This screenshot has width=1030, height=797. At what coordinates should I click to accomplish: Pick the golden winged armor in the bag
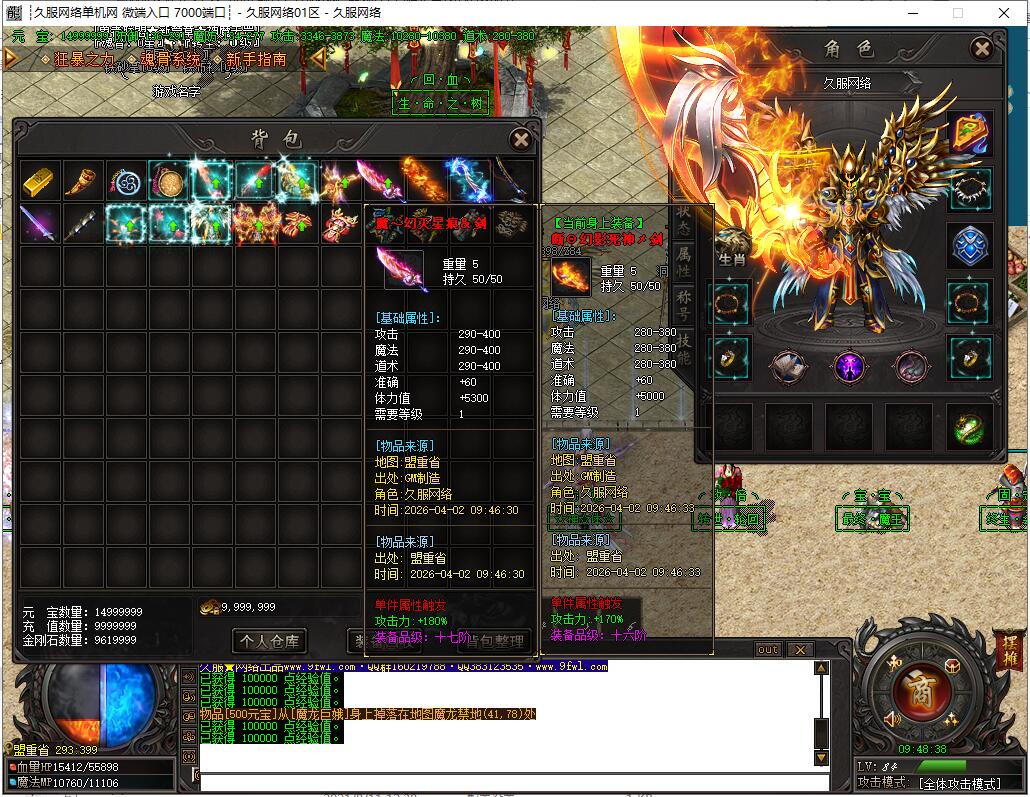tap(255, 224)
